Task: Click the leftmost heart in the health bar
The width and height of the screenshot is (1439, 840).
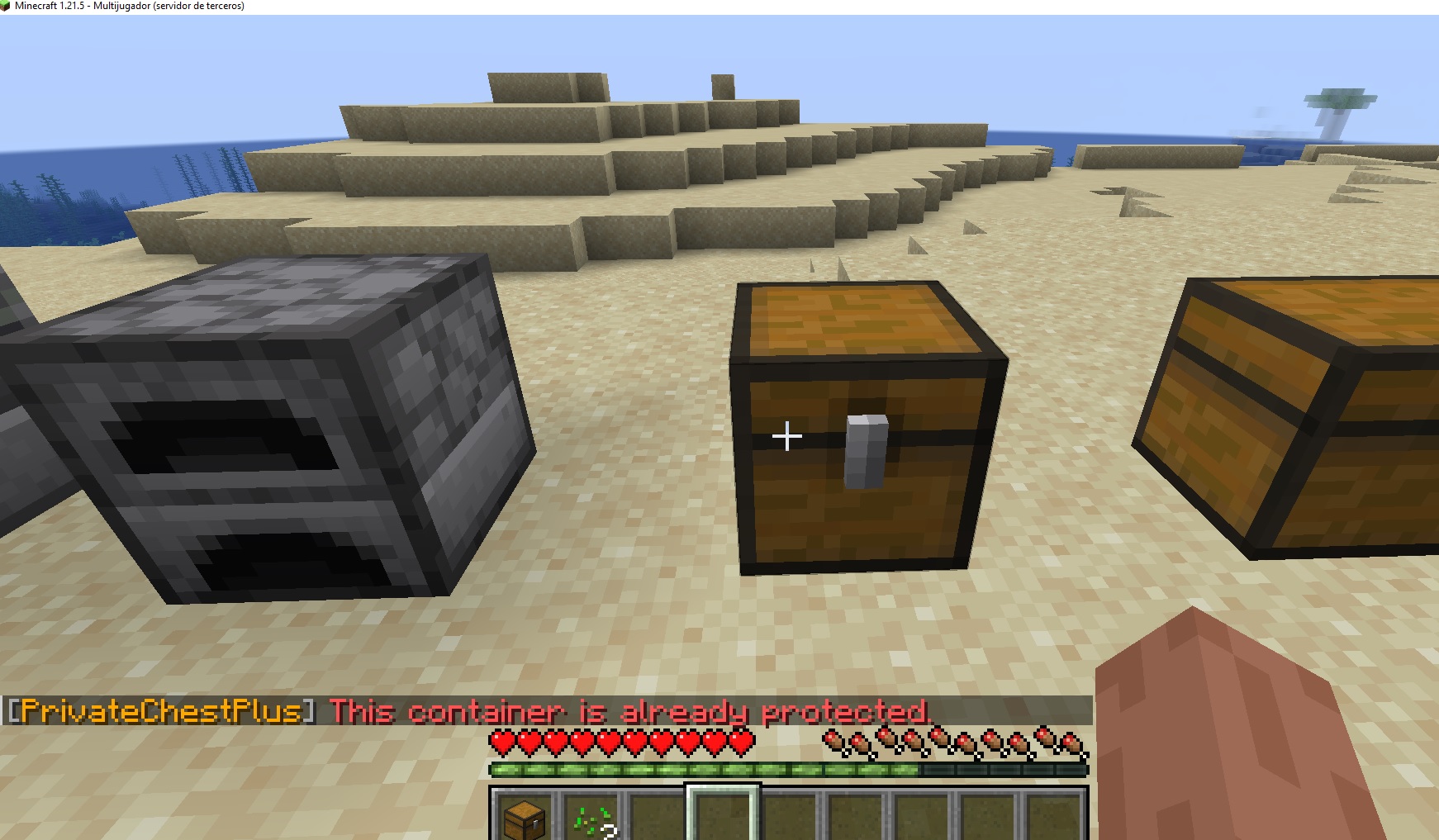Action: tap(501, 741)
